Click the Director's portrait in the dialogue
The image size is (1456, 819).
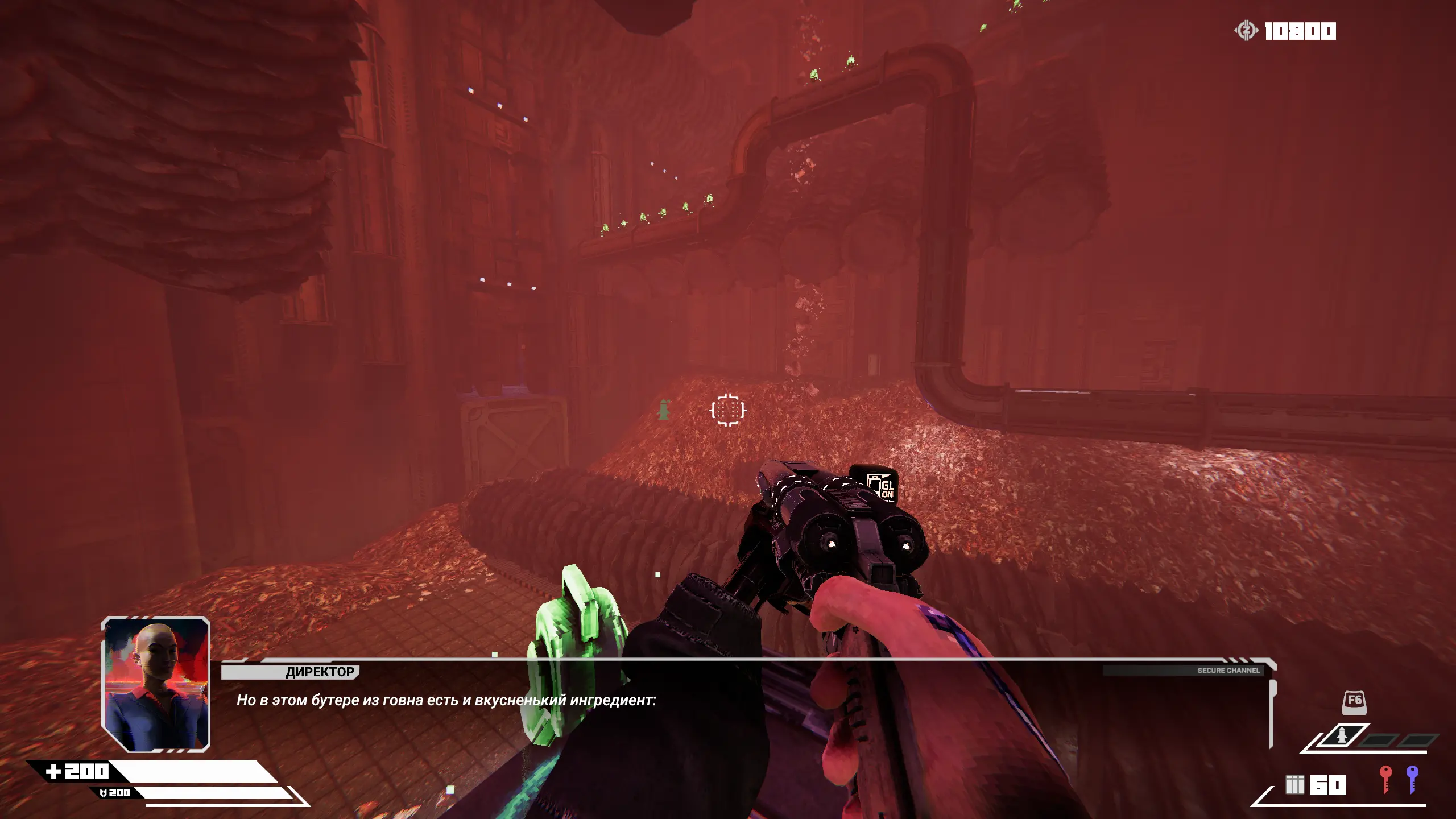(x=156, y=684)
